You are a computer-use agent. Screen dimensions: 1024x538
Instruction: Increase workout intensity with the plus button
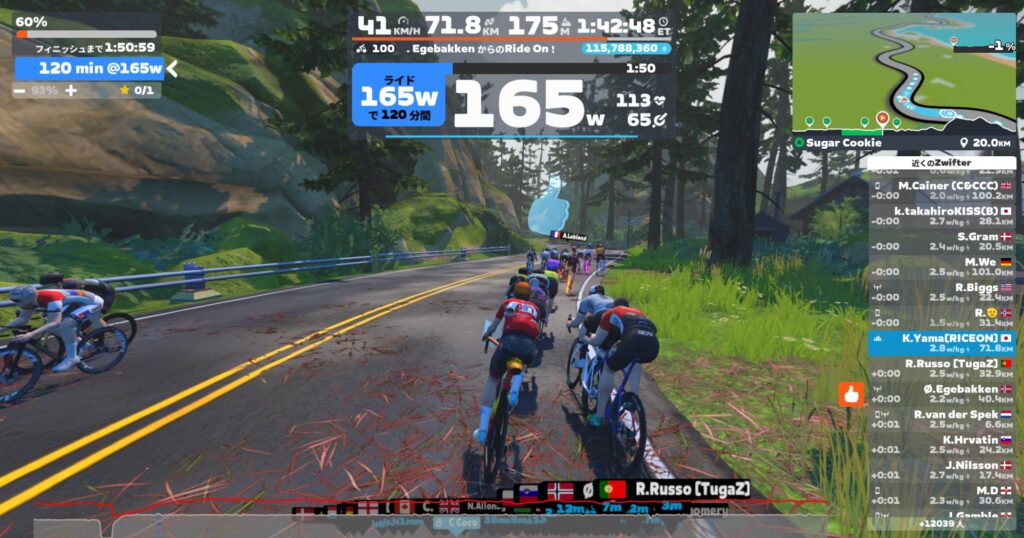[71, 90]
